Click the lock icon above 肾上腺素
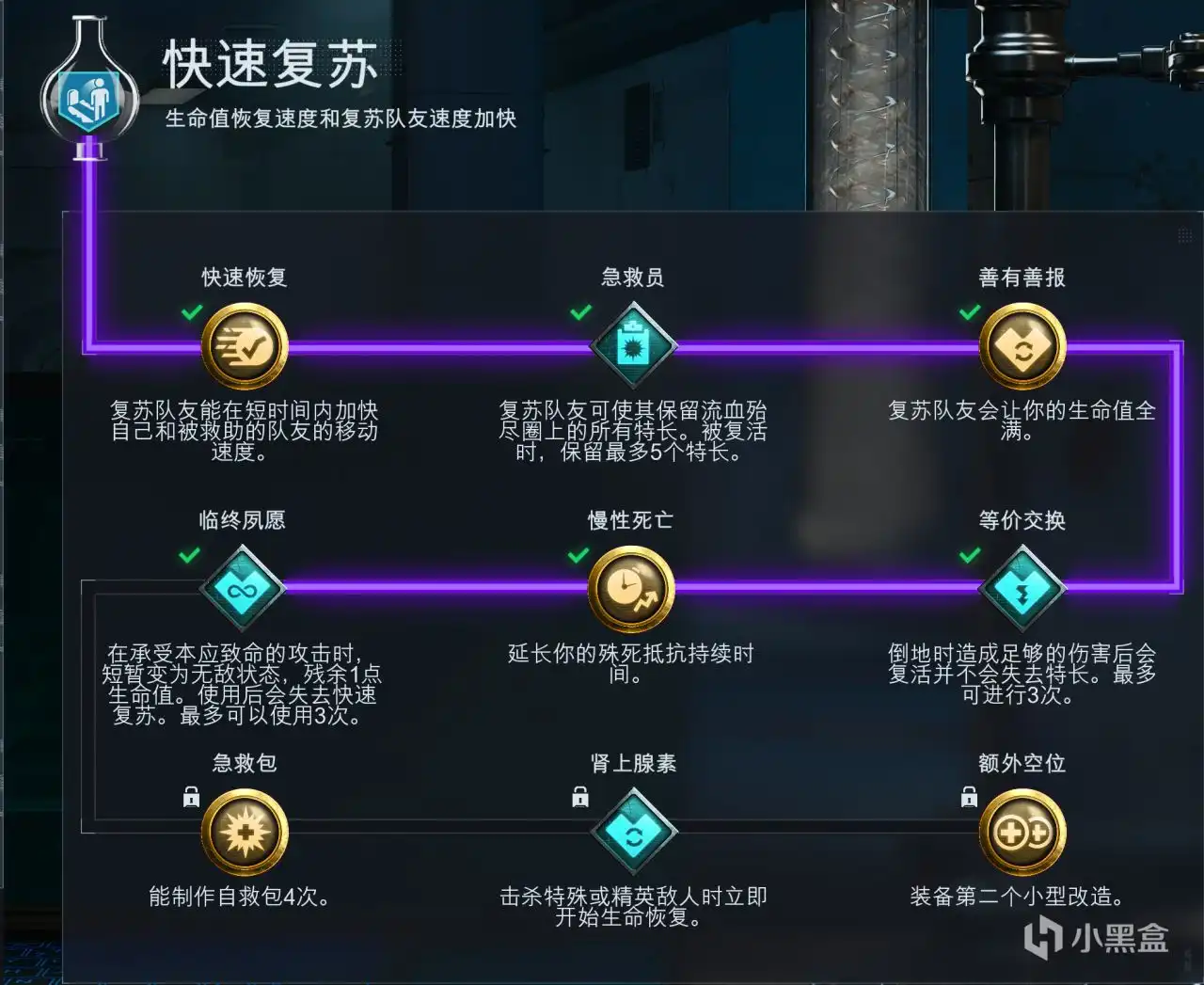 (578, 797)
